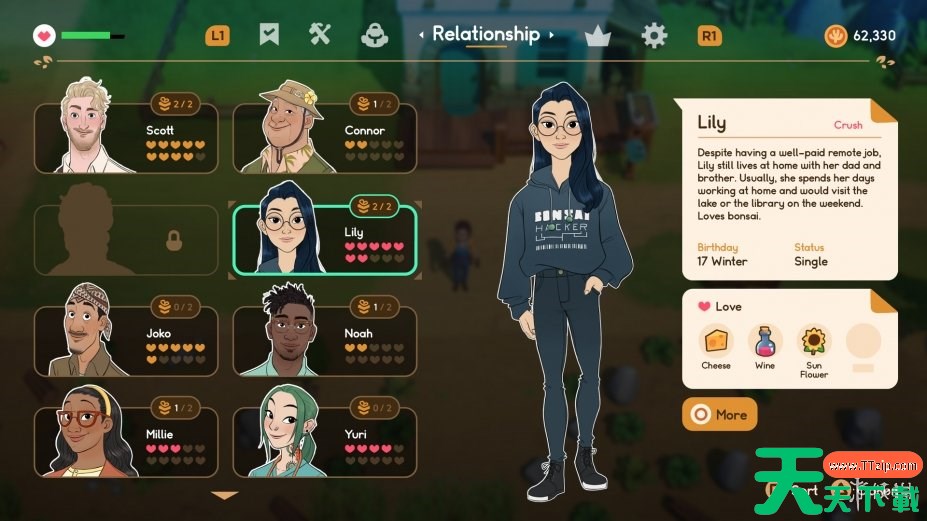Select Scott's relationship card
927x521 pixels.
126,138
